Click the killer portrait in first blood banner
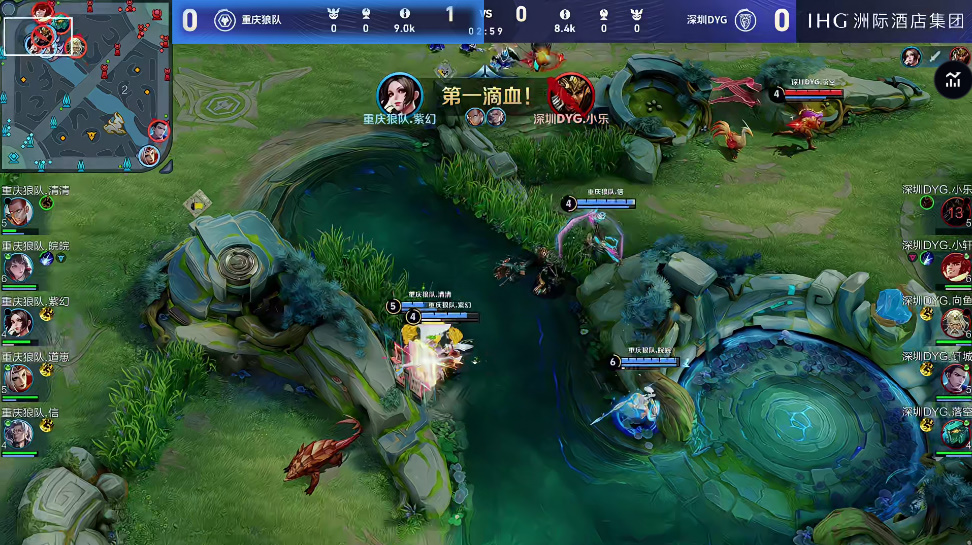Screen dimensions: 972x545 point(399,95)
